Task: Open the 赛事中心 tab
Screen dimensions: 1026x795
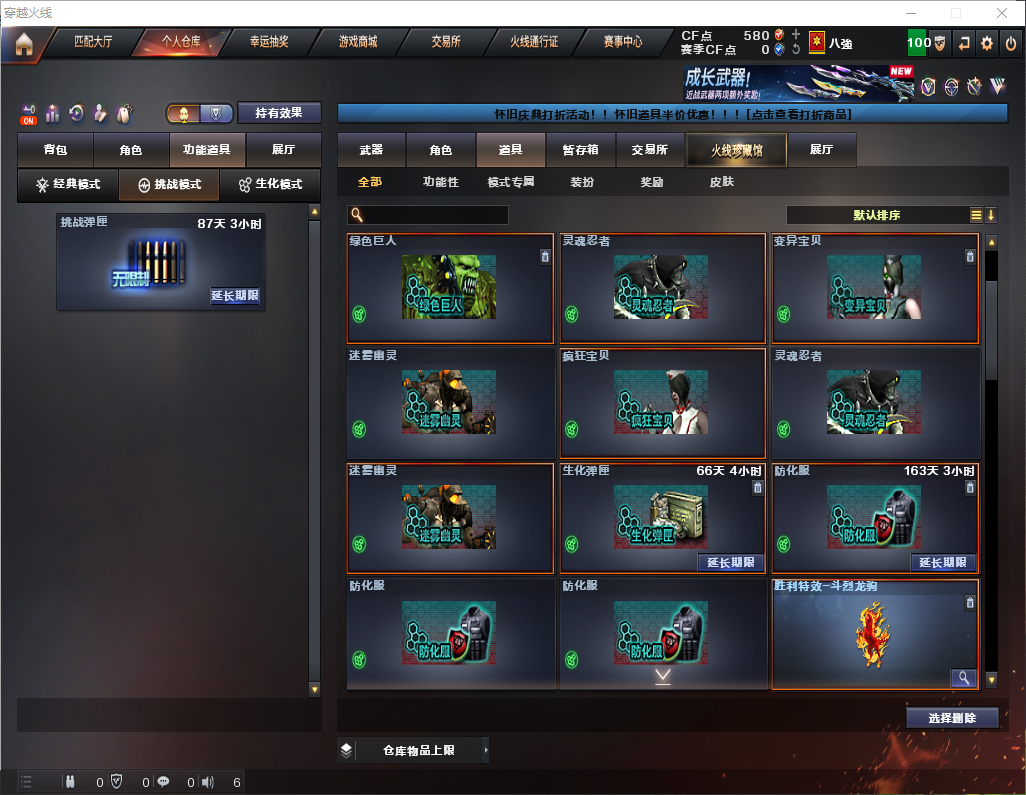Action: (x=622, y=43)
